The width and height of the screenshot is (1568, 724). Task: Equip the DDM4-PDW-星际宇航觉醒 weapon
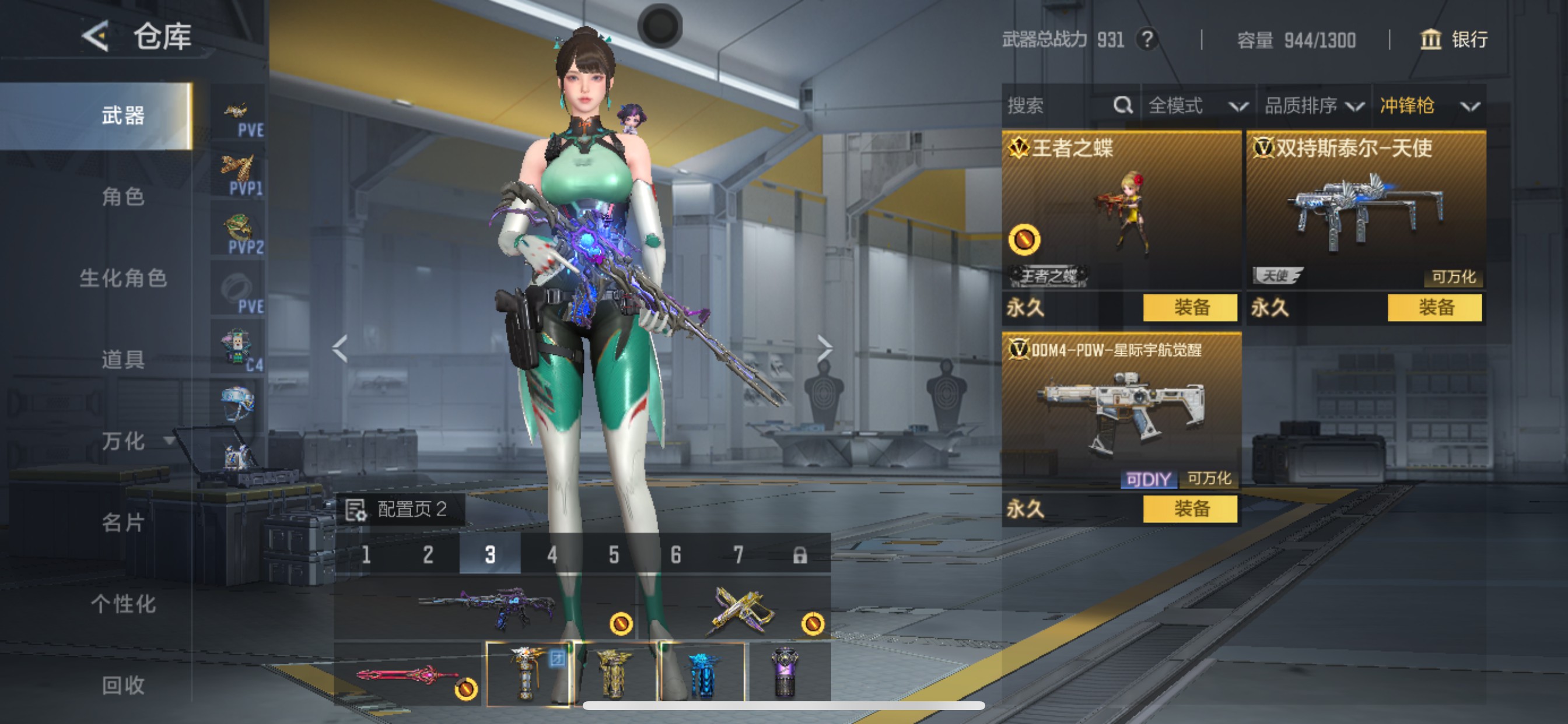(x=1190, y=509)
